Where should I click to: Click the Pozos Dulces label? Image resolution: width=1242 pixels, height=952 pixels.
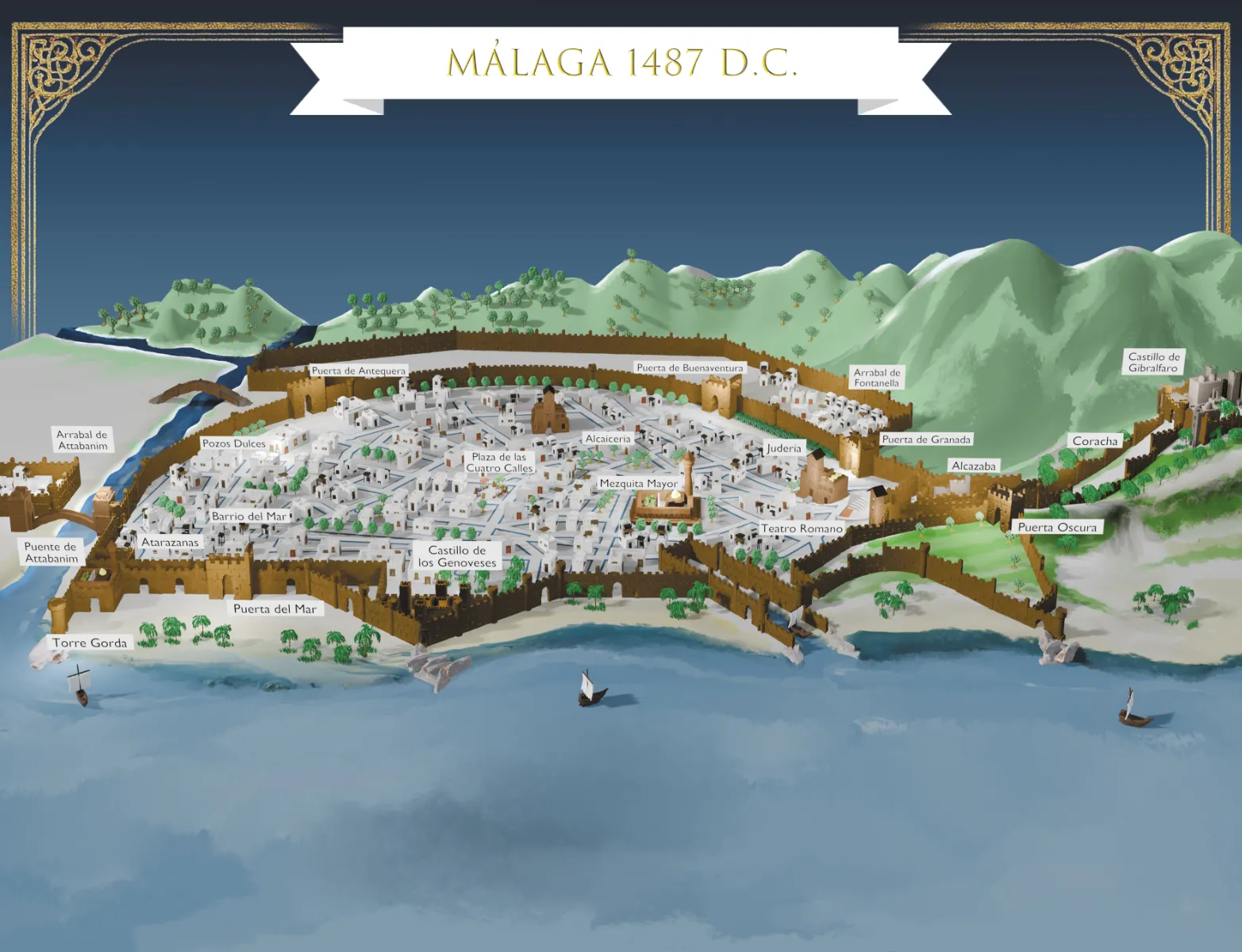[x=233, y=443]
